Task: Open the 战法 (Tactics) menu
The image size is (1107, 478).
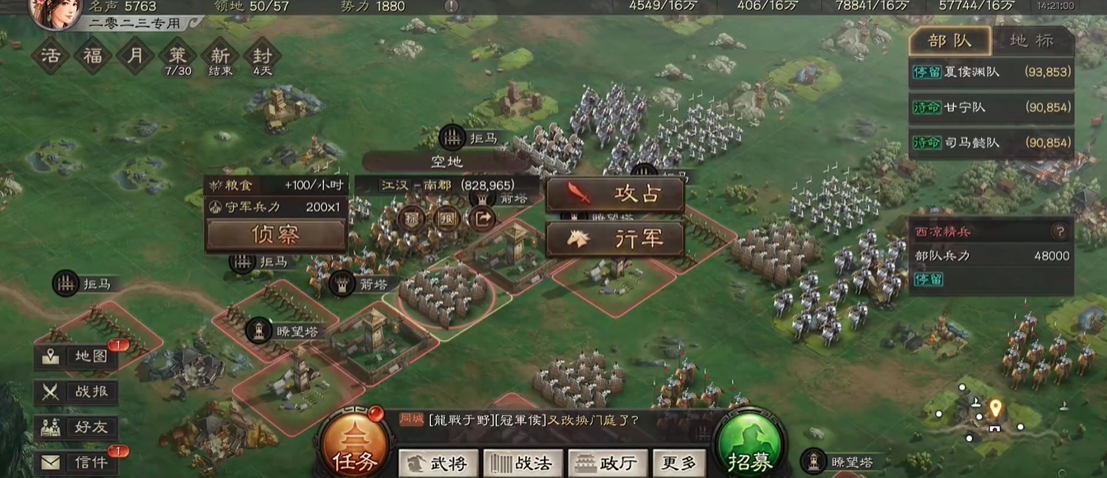Action: click(522, 462)
